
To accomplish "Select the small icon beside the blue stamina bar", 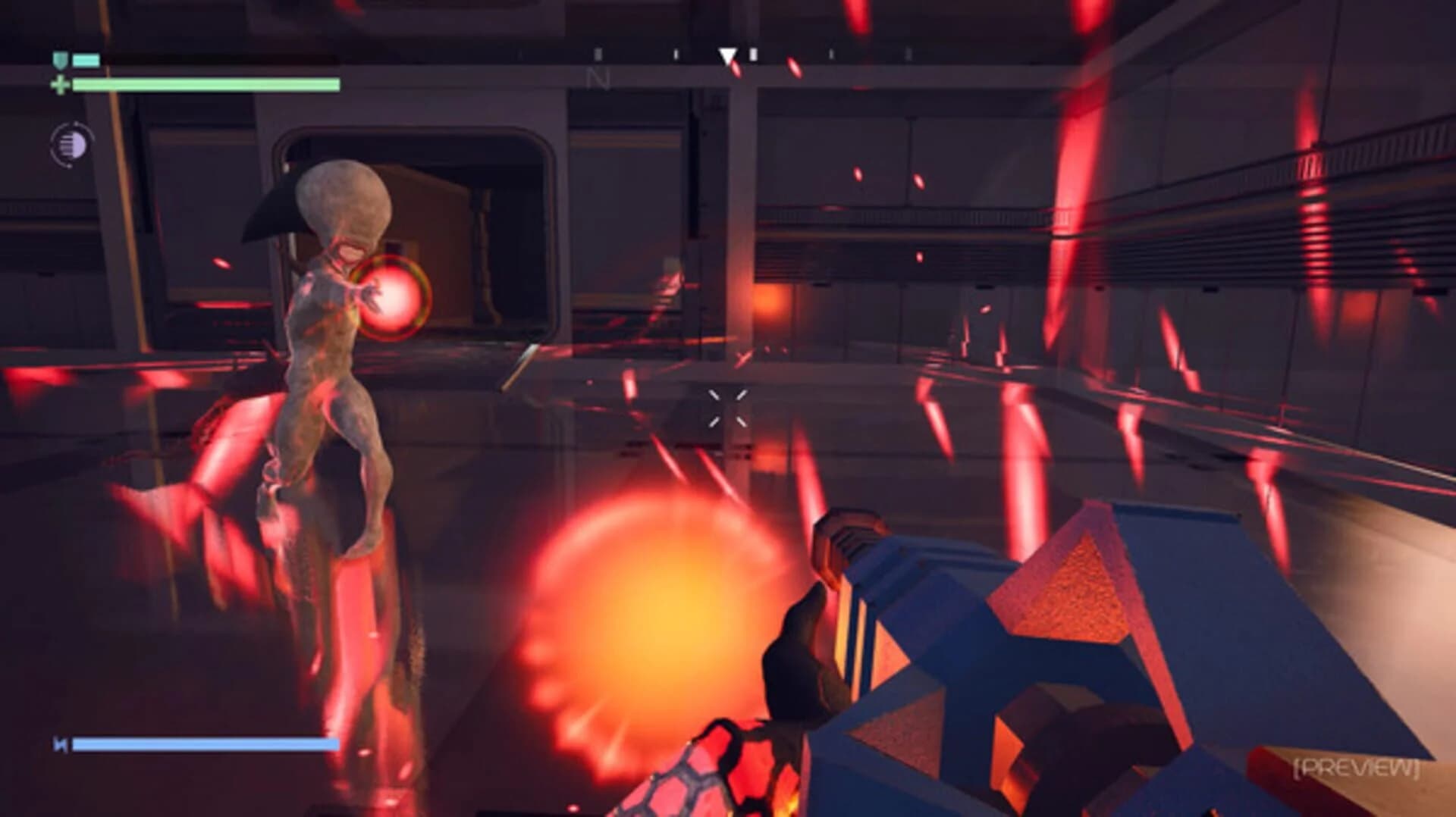I will click(x=58, y=743).
